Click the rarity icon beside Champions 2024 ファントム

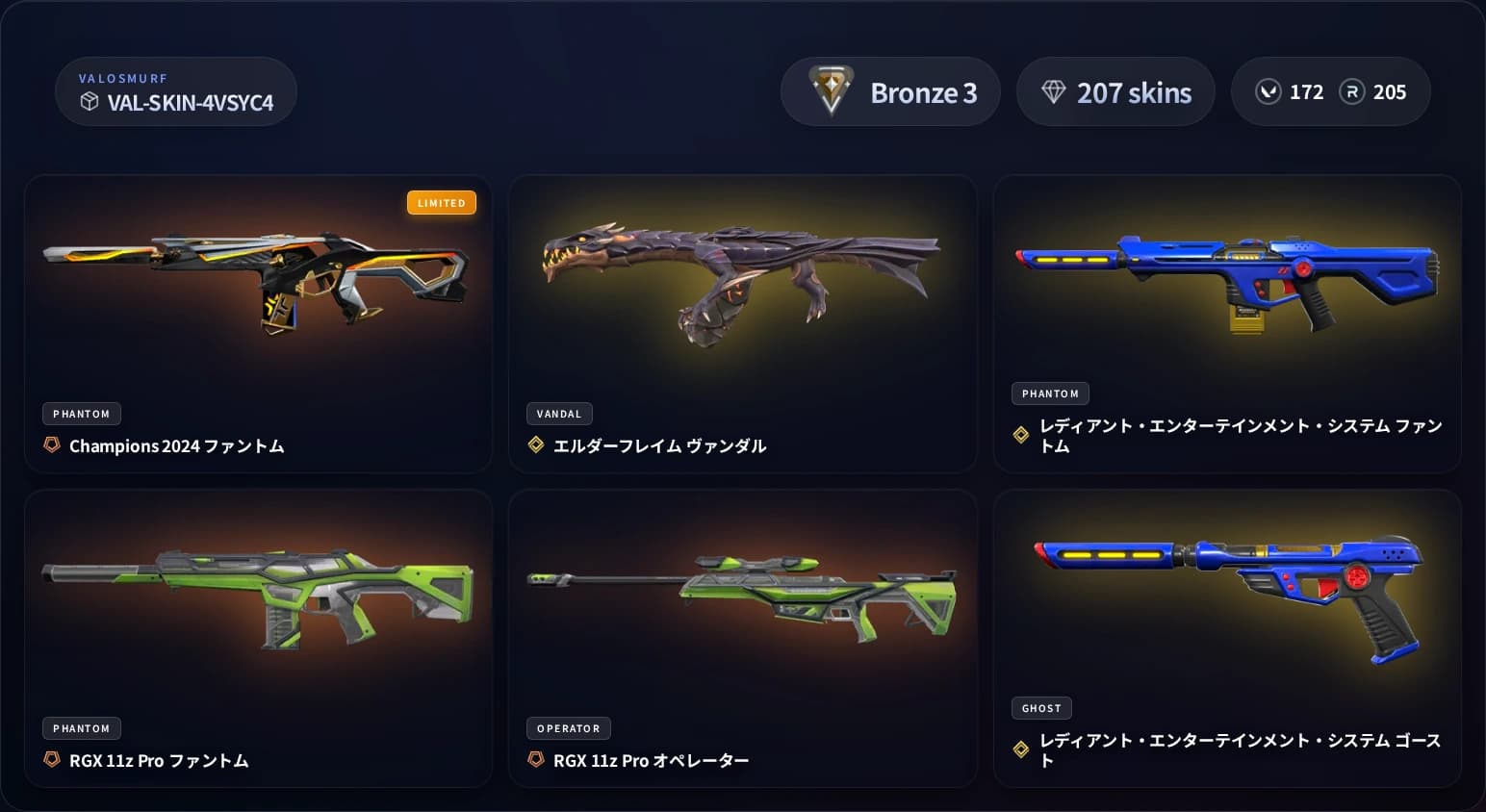50,445
